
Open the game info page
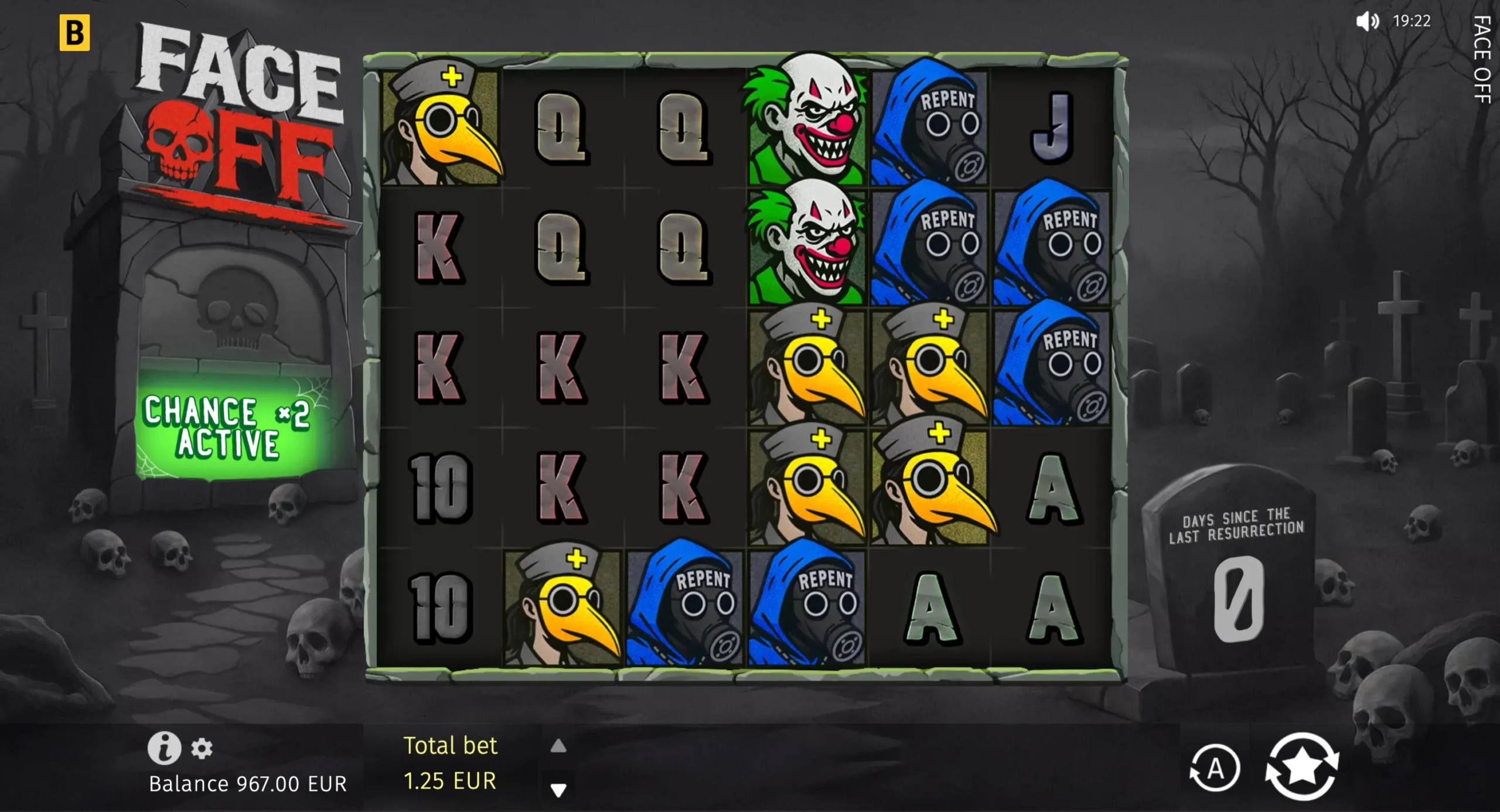[x=163, y=748]
